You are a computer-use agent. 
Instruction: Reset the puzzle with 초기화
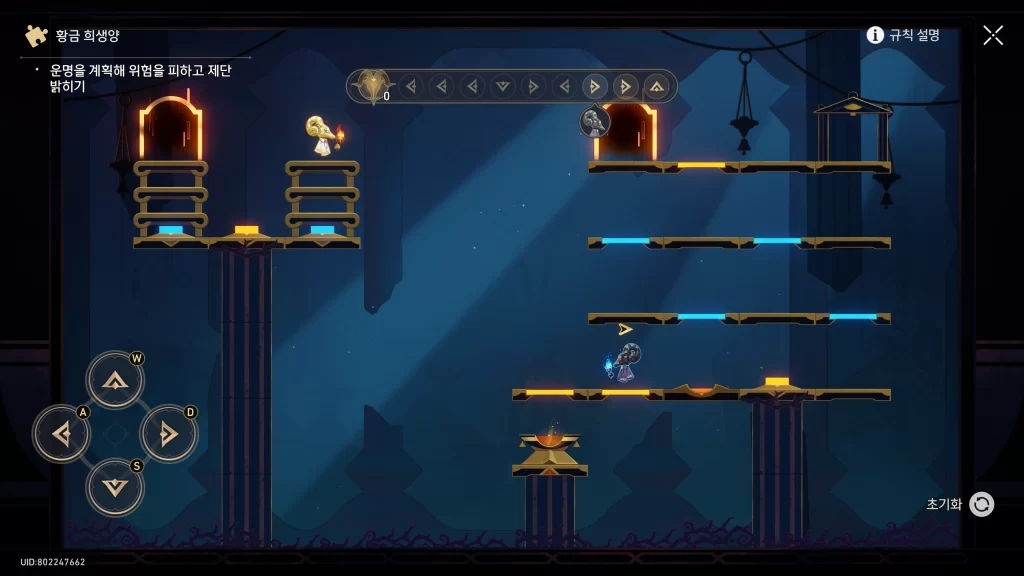tap(980, 504)
